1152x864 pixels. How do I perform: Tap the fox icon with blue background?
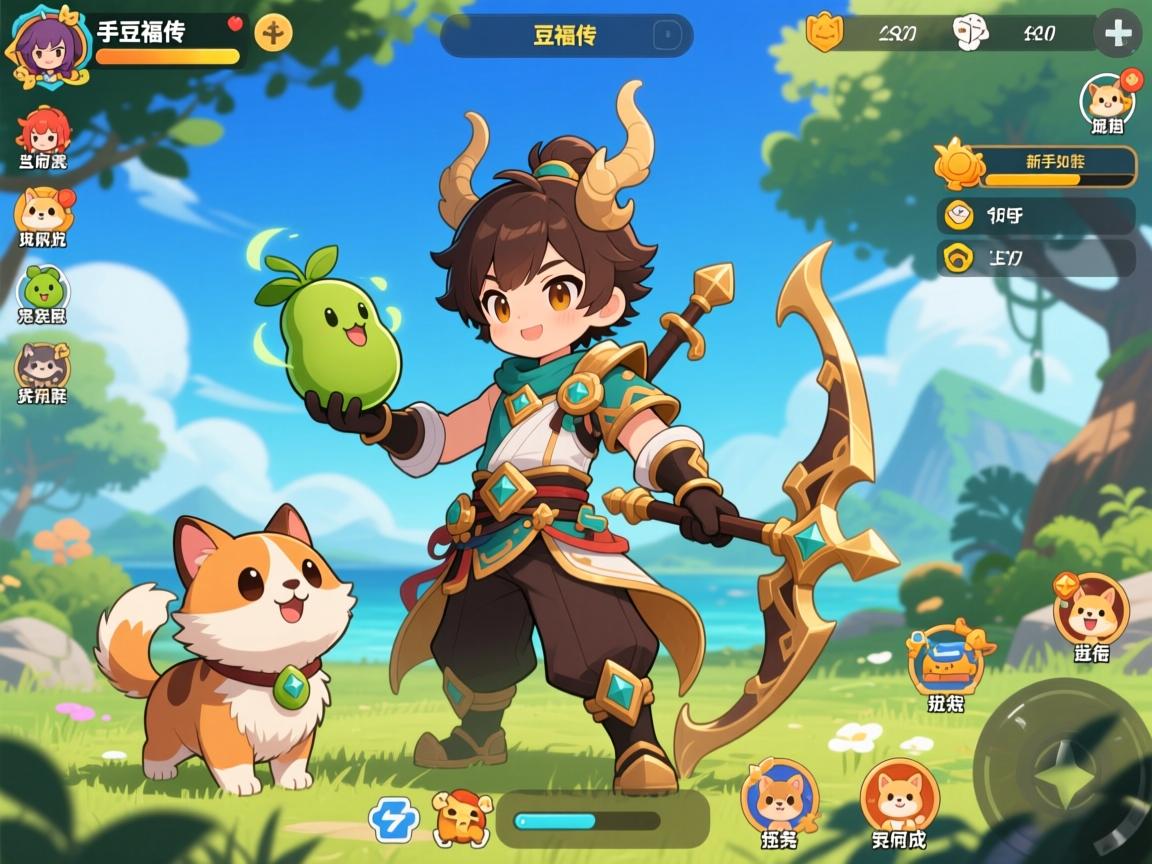[x=779, y=796]
